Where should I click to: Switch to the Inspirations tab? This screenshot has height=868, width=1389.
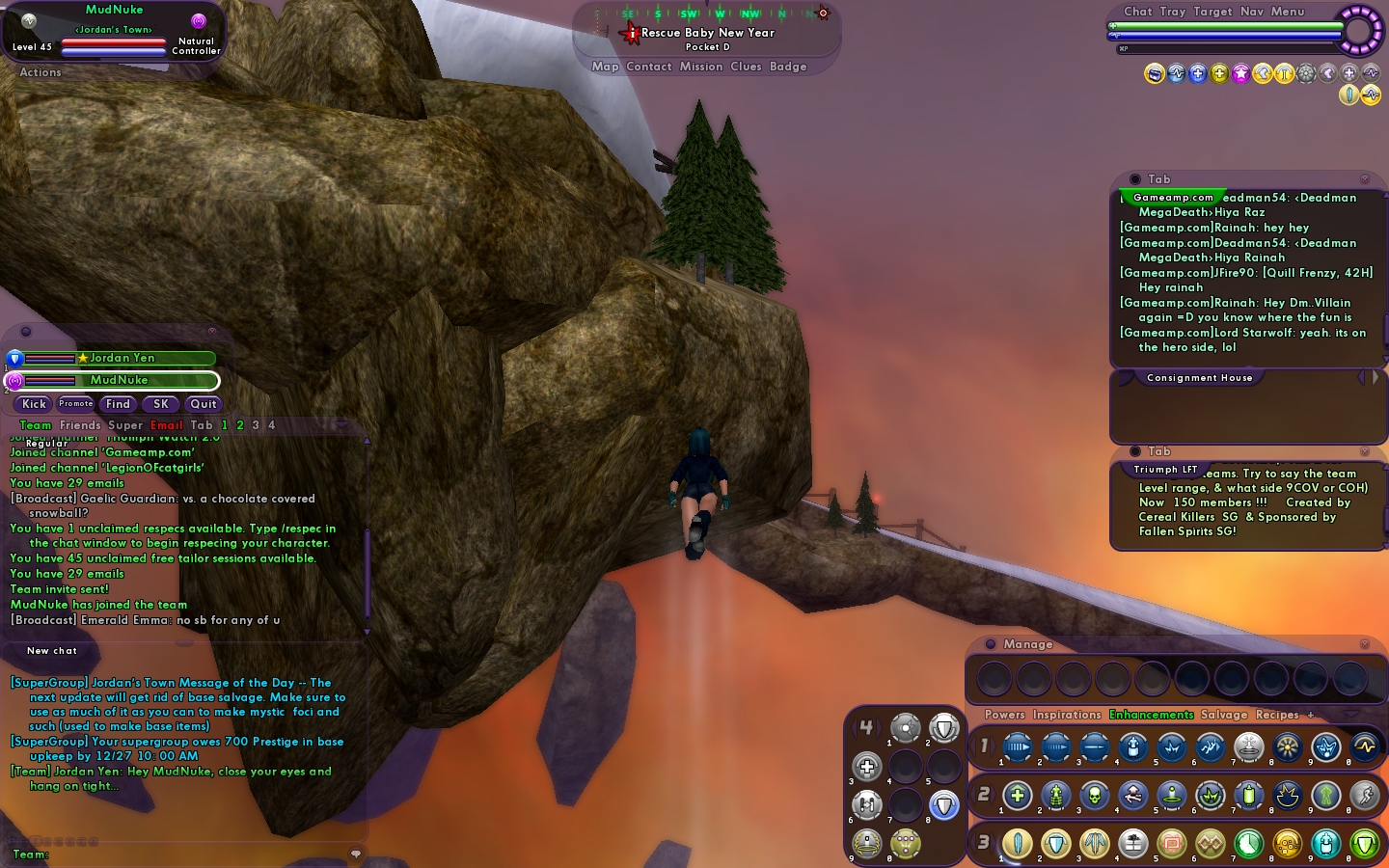1066,715
